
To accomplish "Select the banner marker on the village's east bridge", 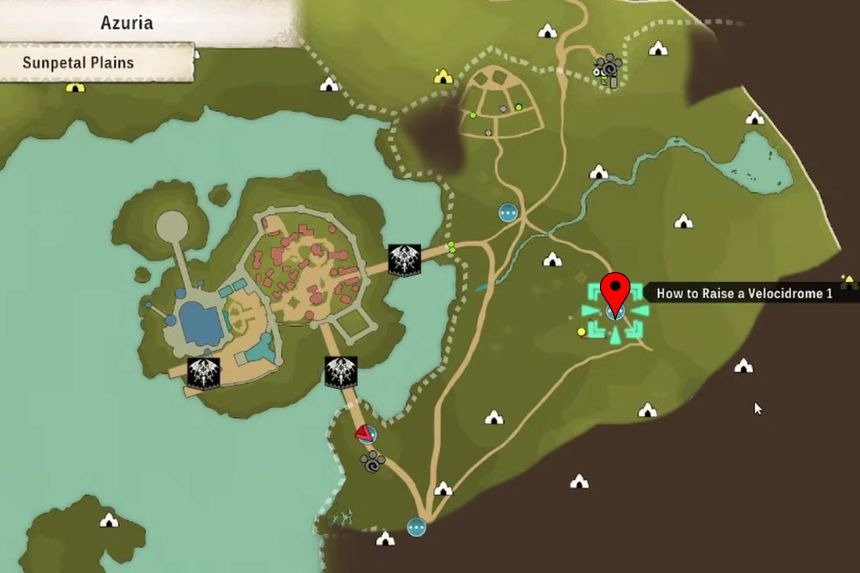I will click(x=403, y=260).
